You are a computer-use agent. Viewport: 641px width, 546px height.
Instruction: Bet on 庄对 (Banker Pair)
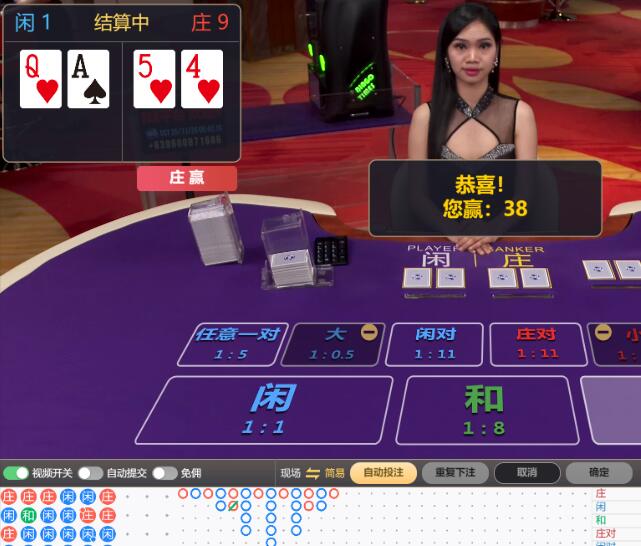coord(537,343)
